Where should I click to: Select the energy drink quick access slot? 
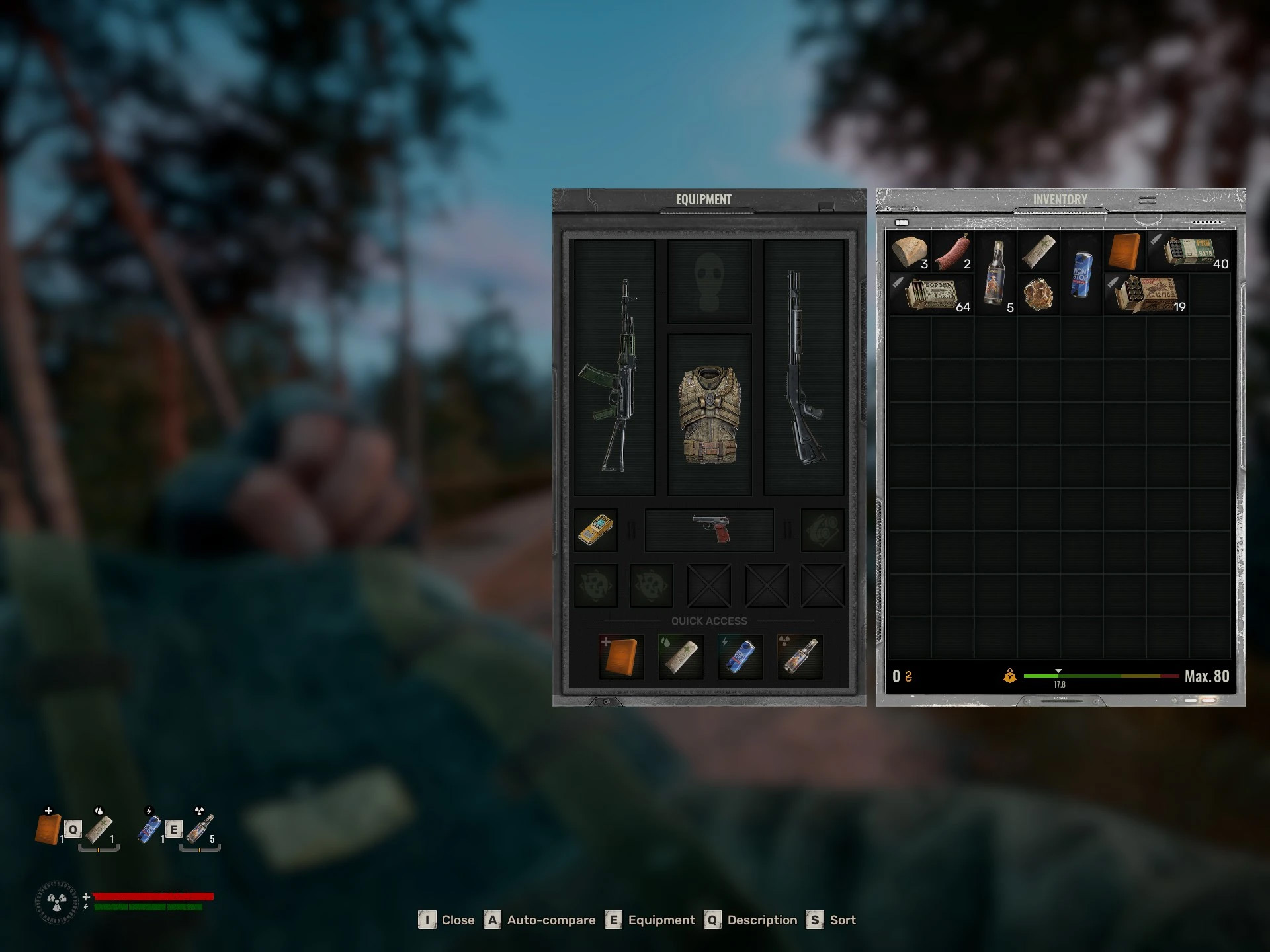pyautogui.click(x=740, y=656)
